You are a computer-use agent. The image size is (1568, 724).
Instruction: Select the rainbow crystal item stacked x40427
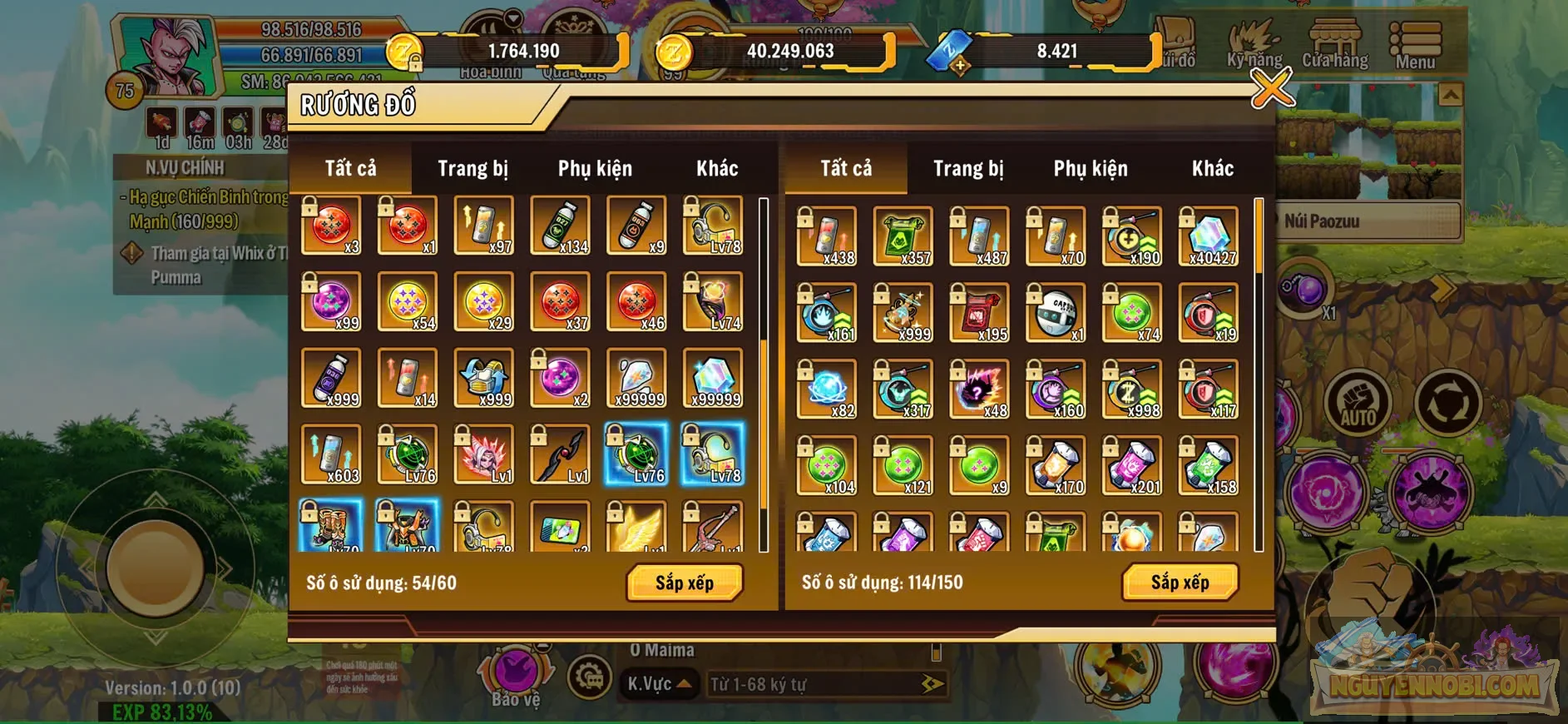point(1207,237)
